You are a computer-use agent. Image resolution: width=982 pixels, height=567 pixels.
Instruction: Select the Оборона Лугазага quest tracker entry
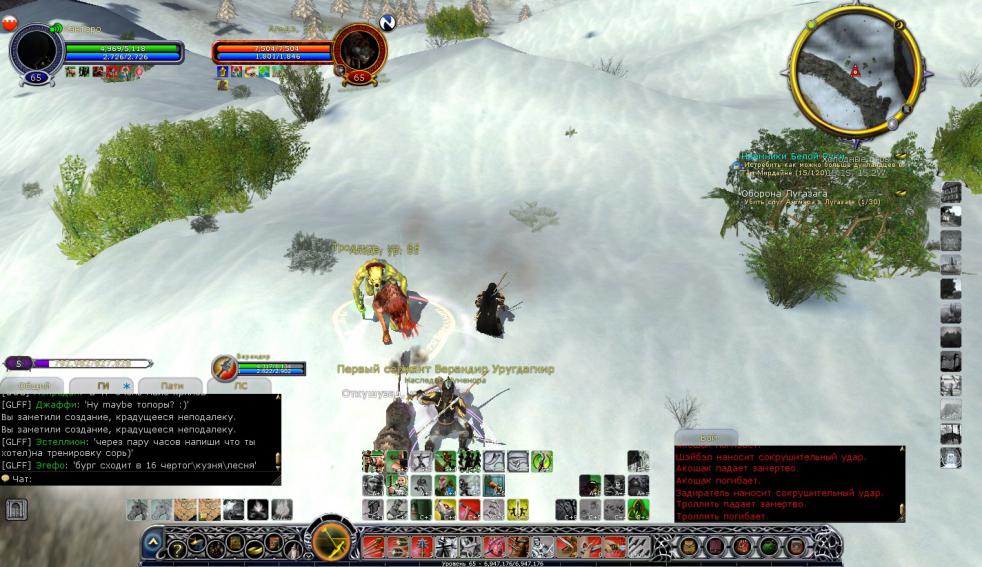tap(783, 194)
